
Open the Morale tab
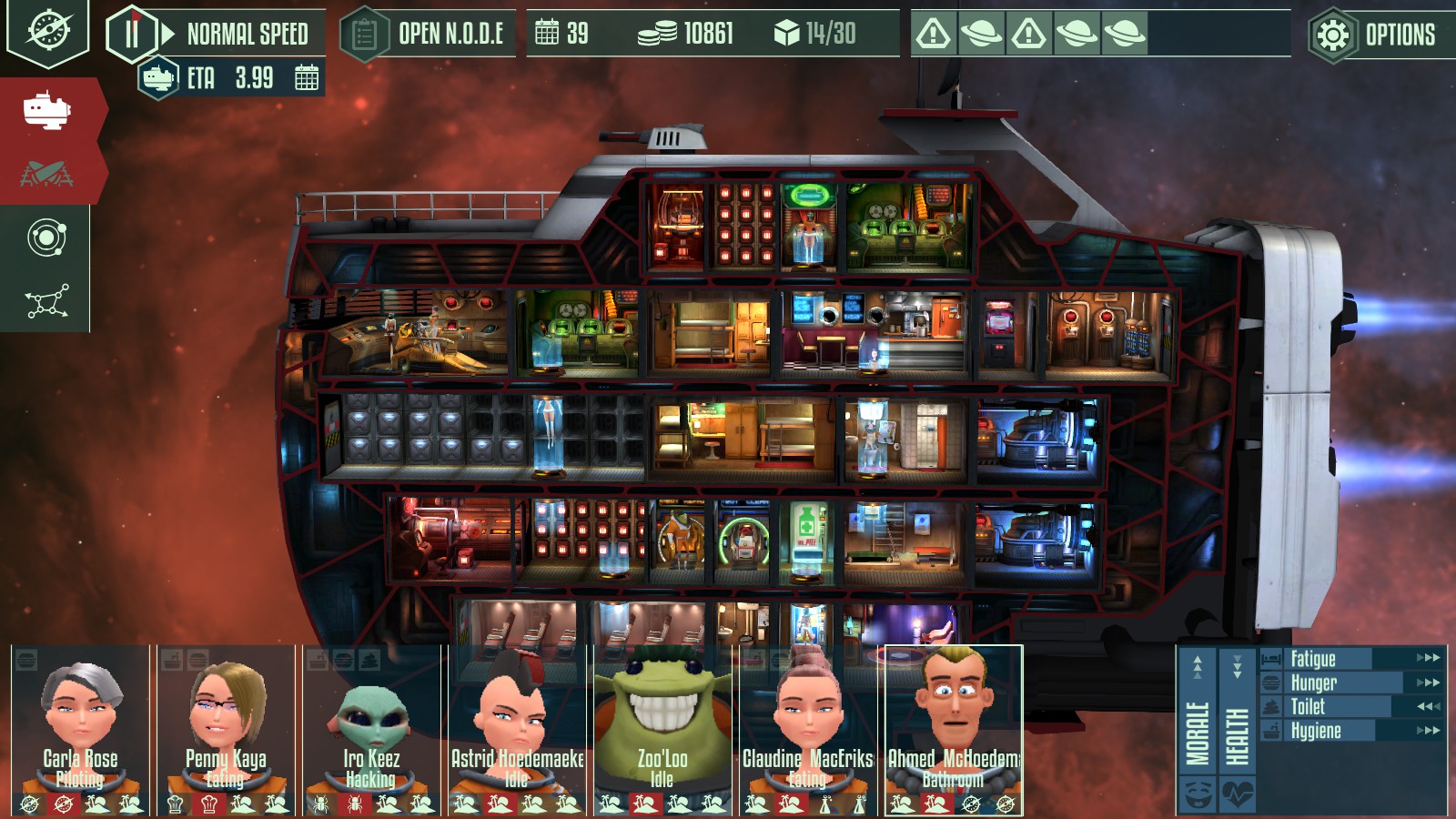pyautogui.click(x=1198, y=728)
